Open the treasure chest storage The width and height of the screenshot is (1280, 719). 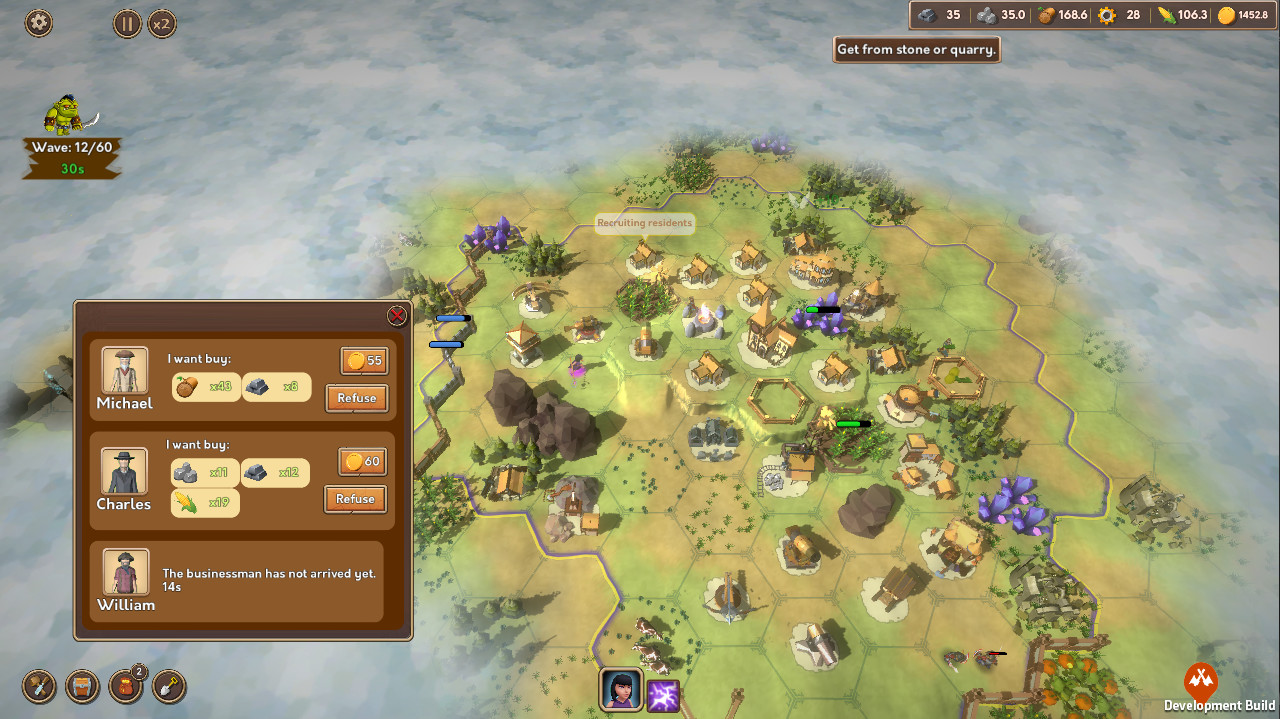point(83,687)
